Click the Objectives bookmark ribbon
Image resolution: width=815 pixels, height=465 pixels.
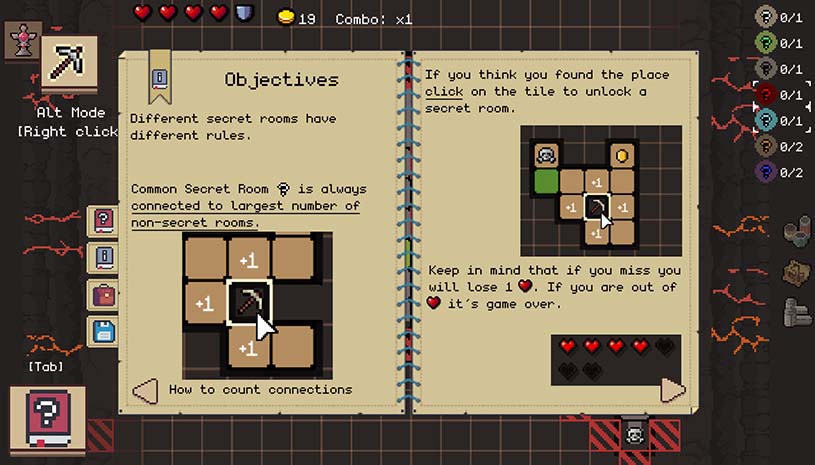point(158,78)
